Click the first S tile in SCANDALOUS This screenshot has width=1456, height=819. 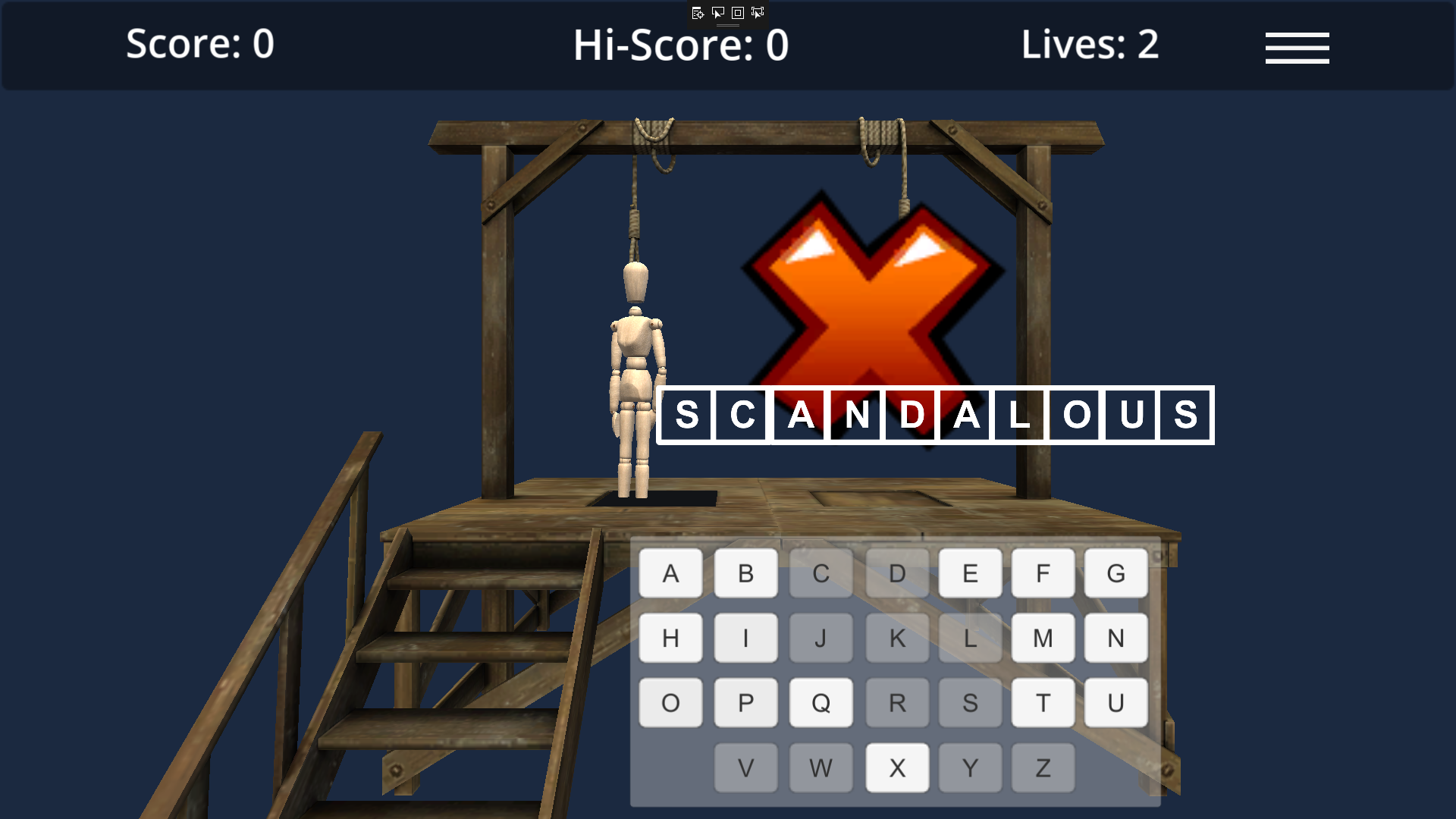tap(686, 414)
